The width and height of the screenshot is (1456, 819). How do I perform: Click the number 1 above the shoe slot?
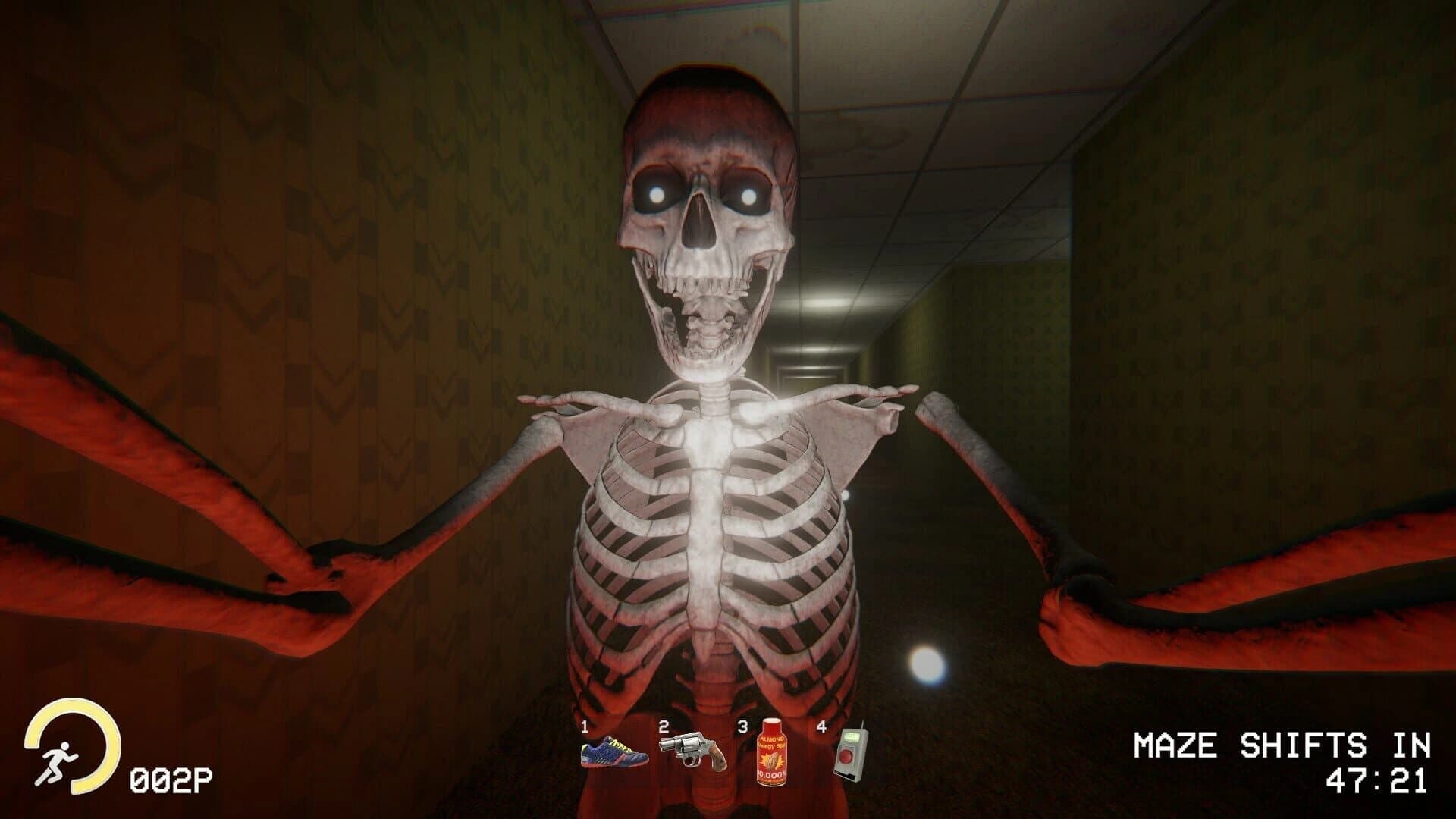[x=585, y=726]
